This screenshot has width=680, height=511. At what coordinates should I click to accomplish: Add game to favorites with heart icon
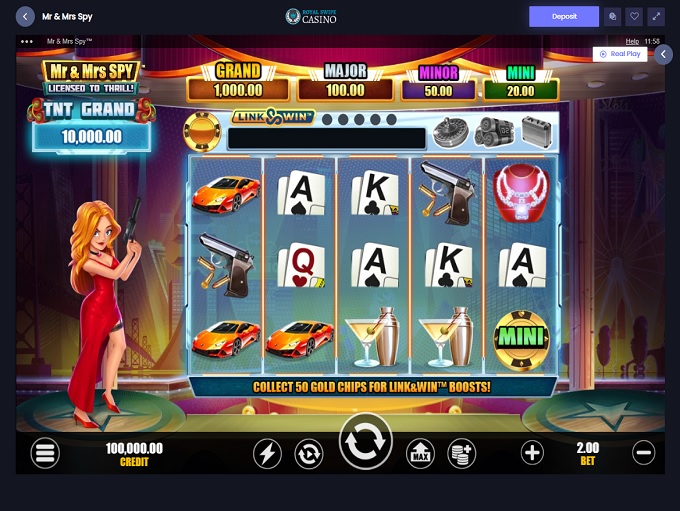634,16
